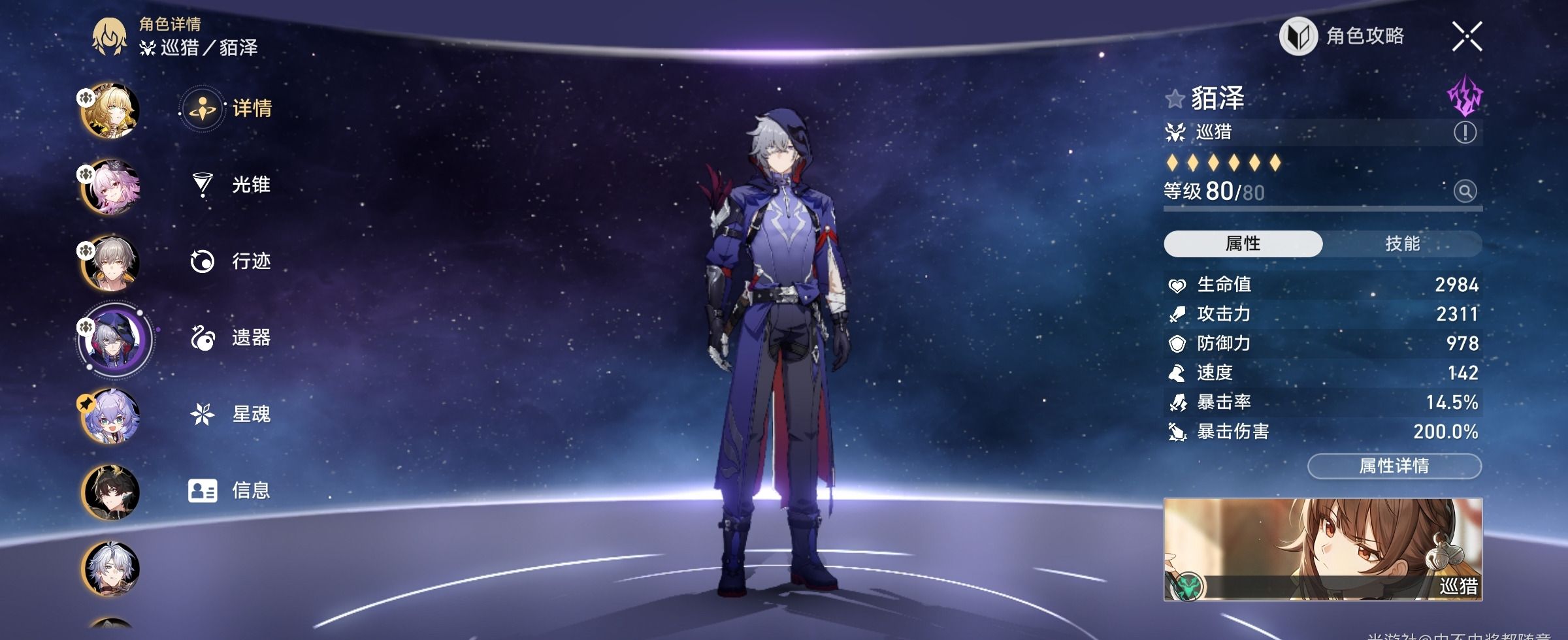Viewport: 1568px width, 640px height.
Task: Select the dark-haired horned character portrait
Action: click(x=110, y=492)
